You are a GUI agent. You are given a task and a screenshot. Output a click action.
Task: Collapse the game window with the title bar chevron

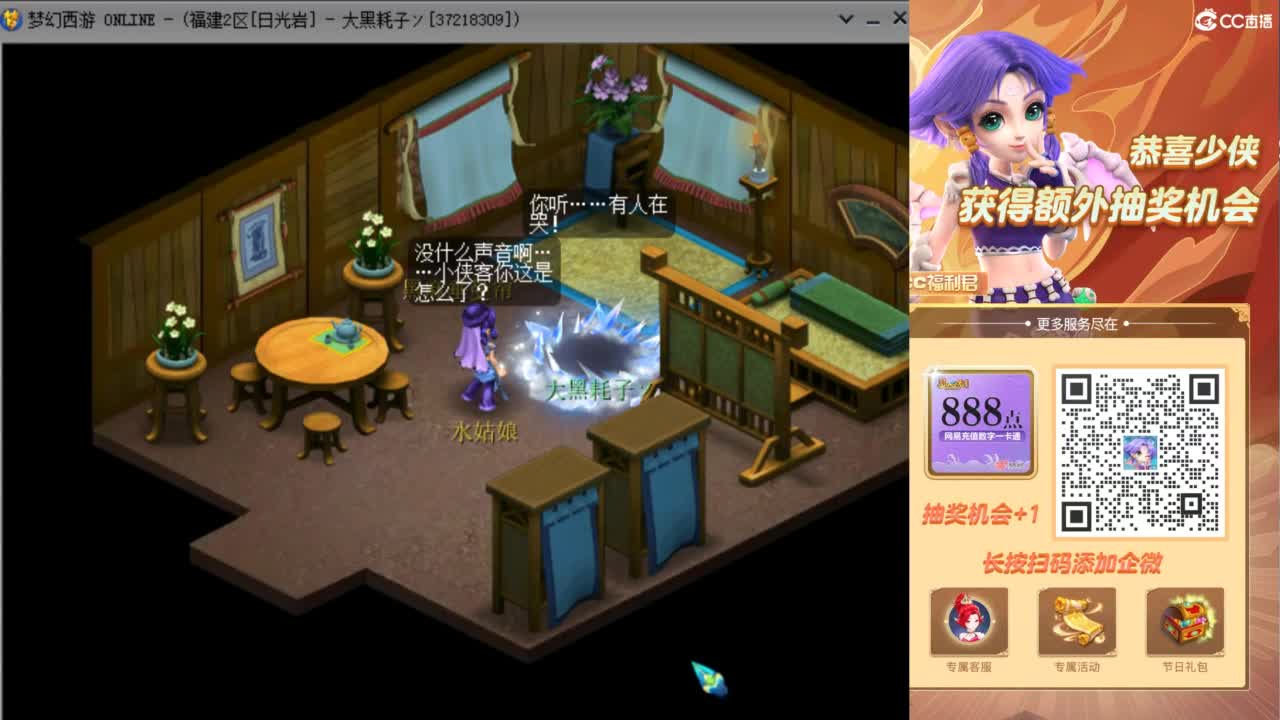pos(846,17)
